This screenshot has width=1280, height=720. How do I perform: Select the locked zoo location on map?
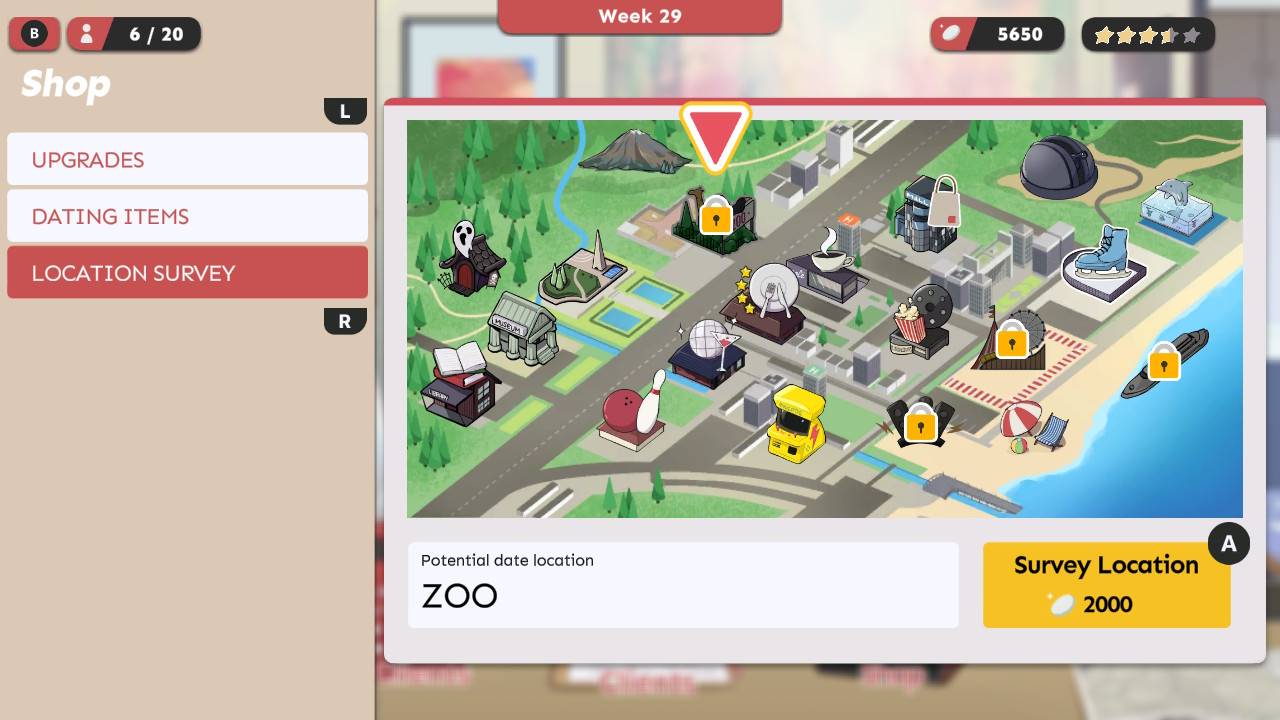pos(715,217)
